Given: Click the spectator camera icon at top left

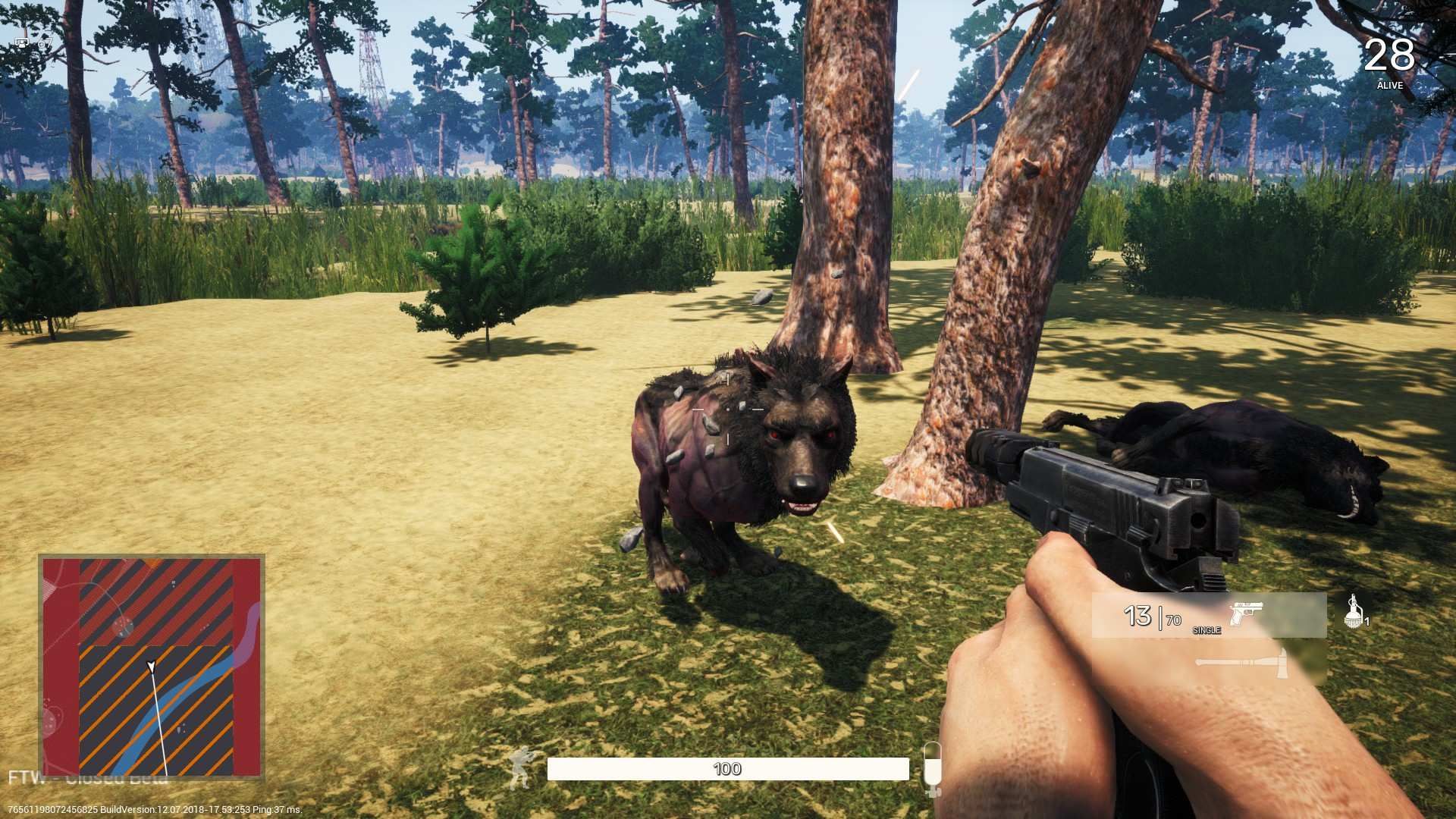Looking at the screenshot, I should [44, 44].
